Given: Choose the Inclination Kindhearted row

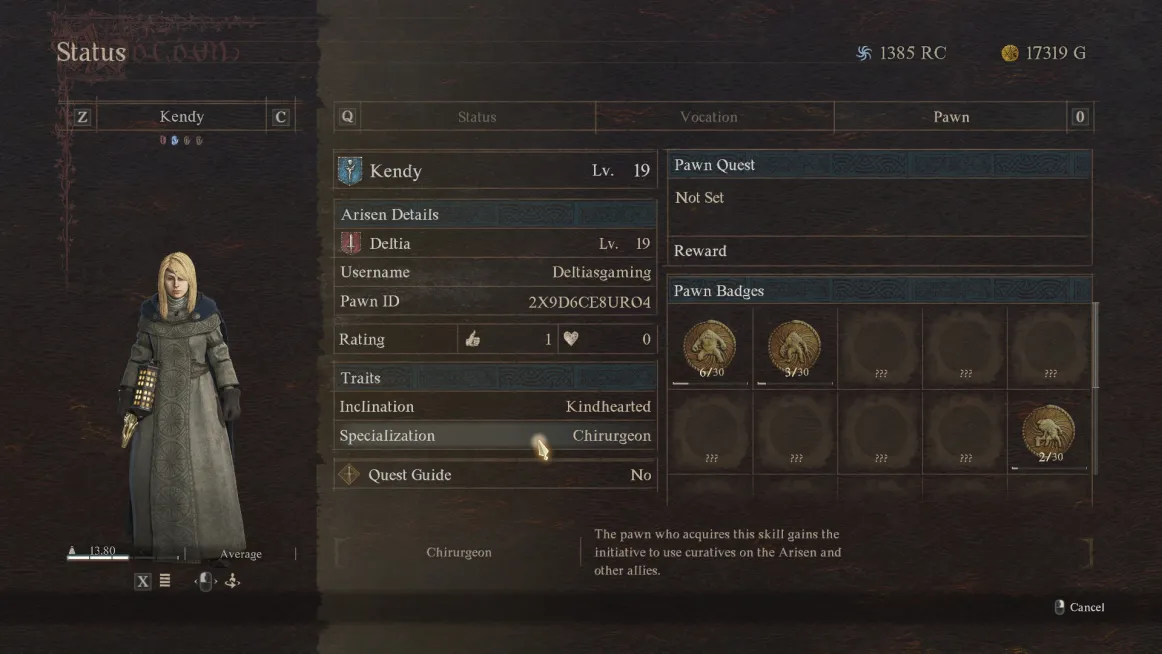Looking at the screenshot, I should [495, 407].
